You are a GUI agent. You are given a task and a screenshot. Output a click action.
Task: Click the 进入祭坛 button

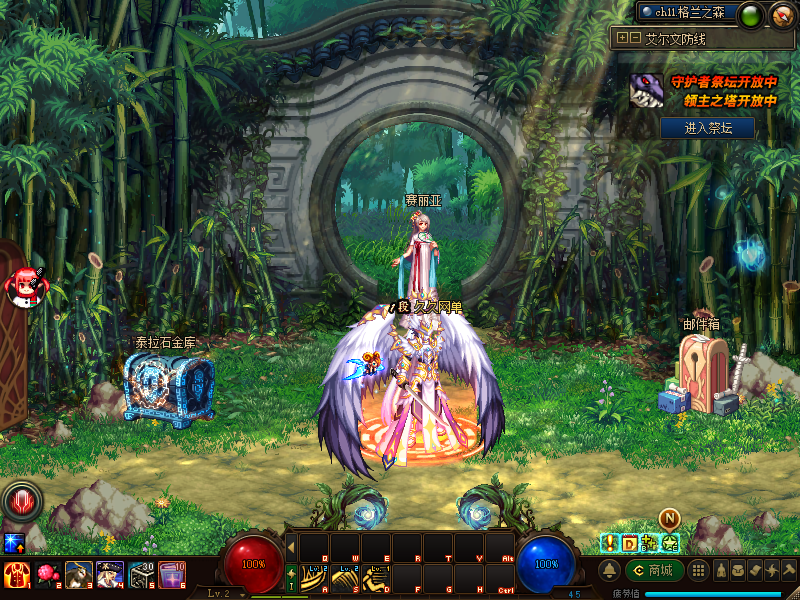[x=707, y=128]
